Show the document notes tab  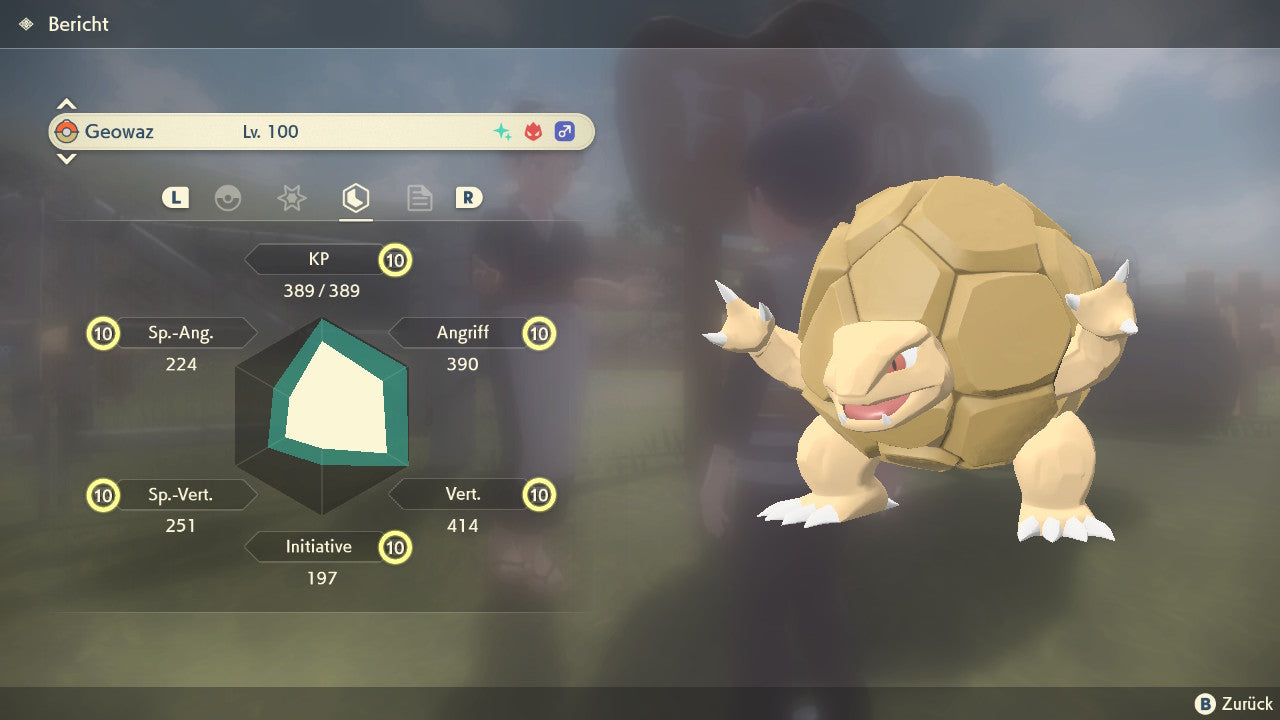click(x=419, y=199)
